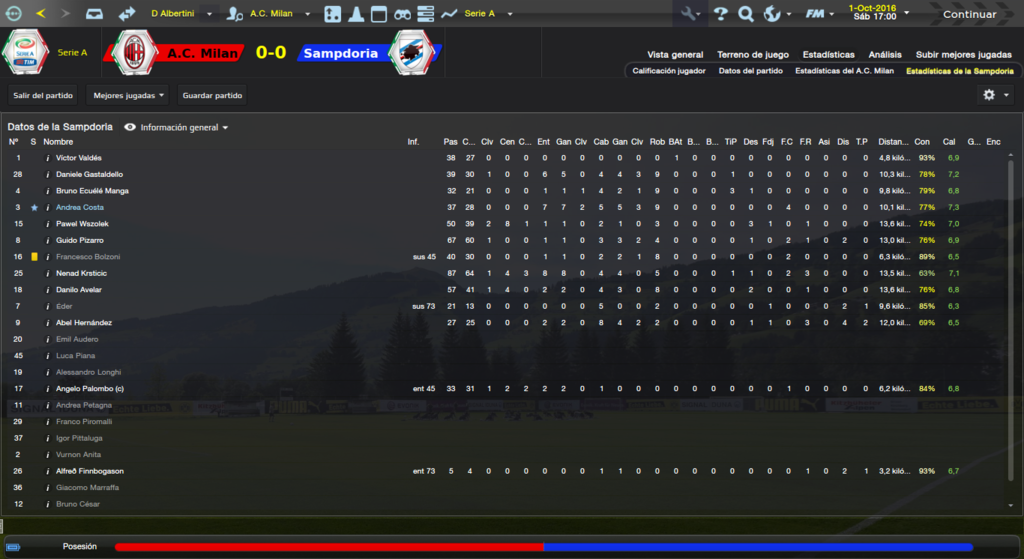Open Andrea Costa's player row

[x=80, y=207]
